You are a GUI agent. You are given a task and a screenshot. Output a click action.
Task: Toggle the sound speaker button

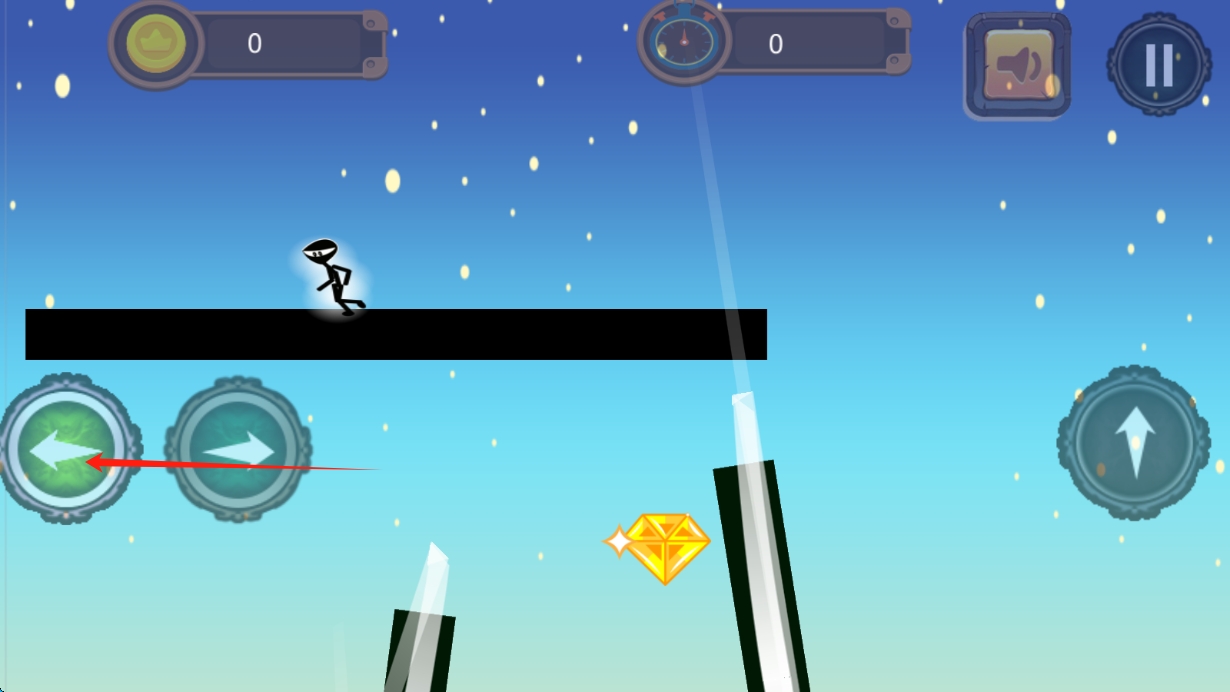click(1017, 66)
